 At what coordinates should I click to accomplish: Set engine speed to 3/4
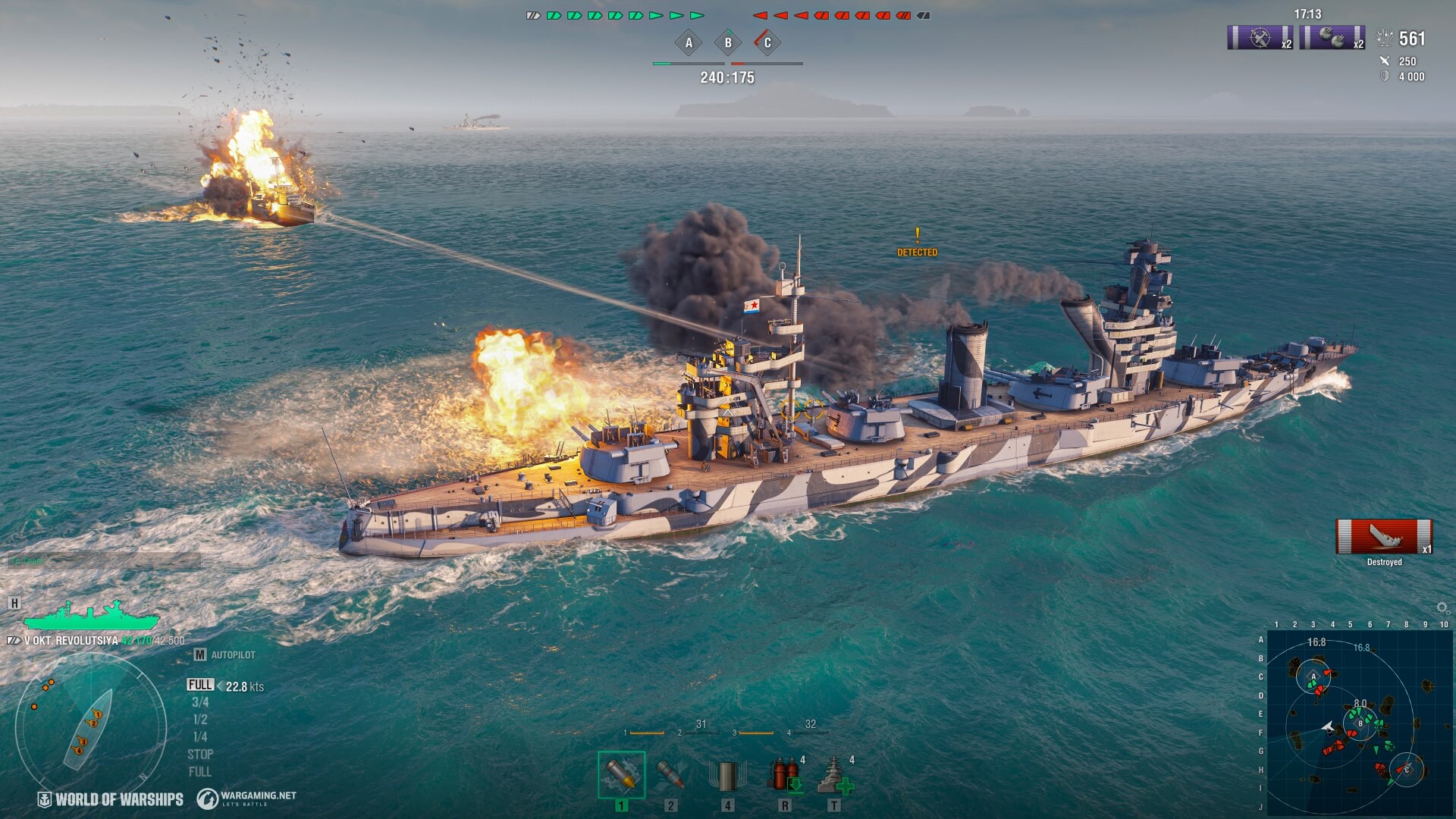(x=200, y=703)
